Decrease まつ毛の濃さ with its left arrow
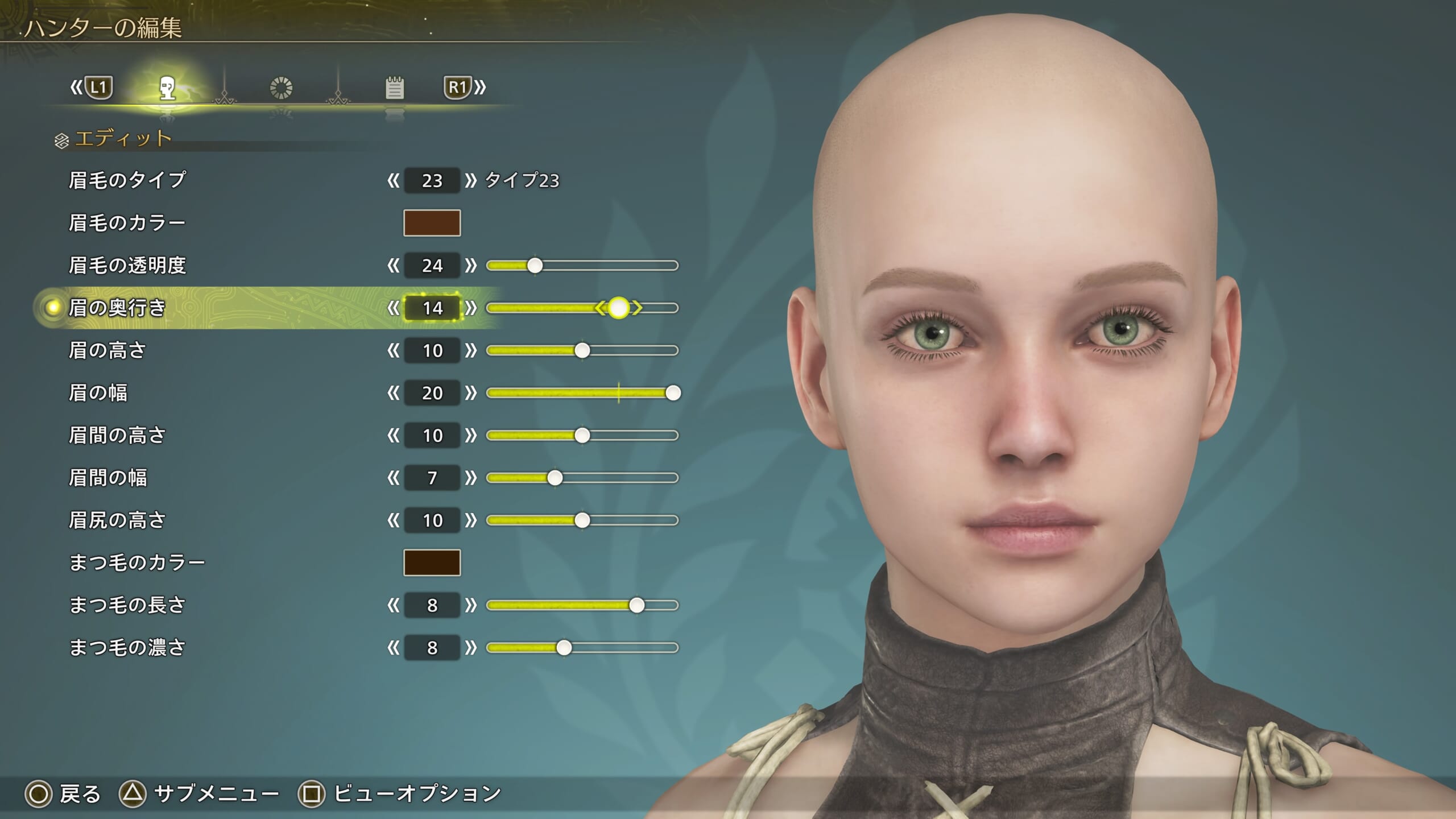The height and width of the screenshot is (819, 1456). coord(393,648)
